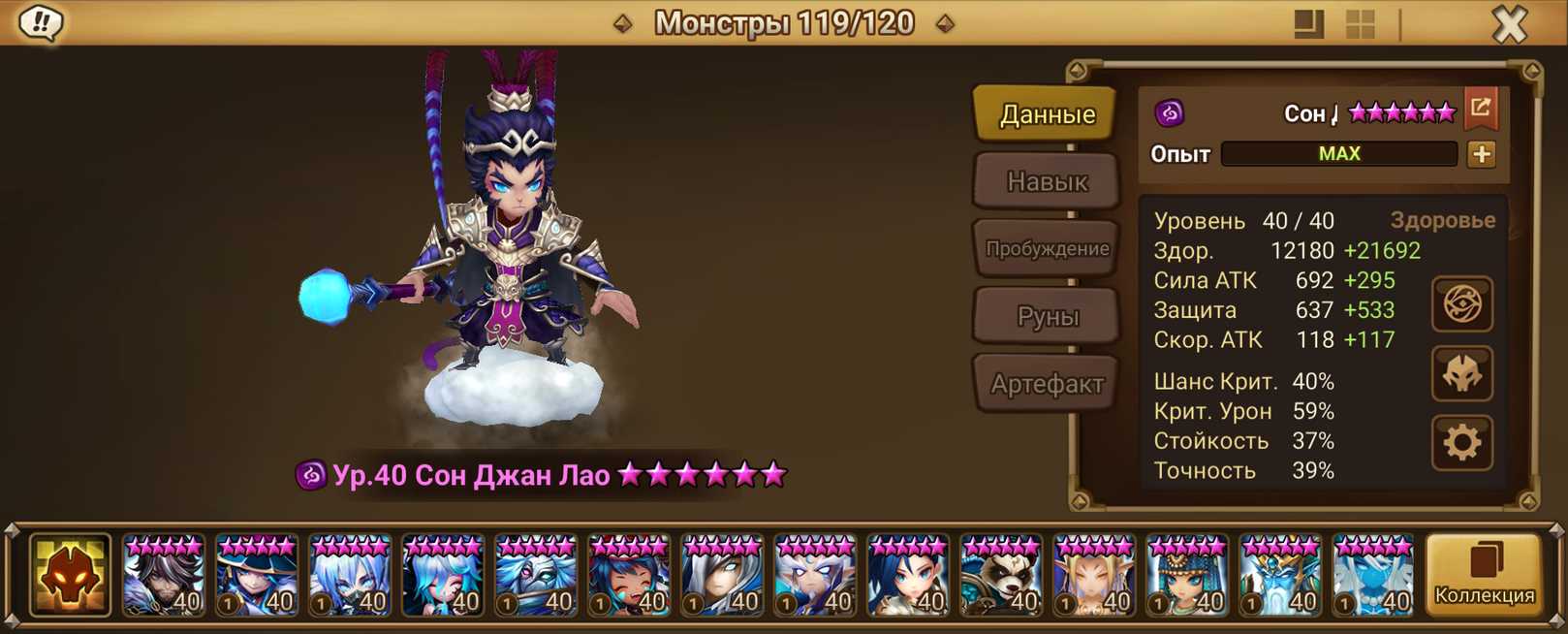Switch to the grid view layout

[1360, 24]
